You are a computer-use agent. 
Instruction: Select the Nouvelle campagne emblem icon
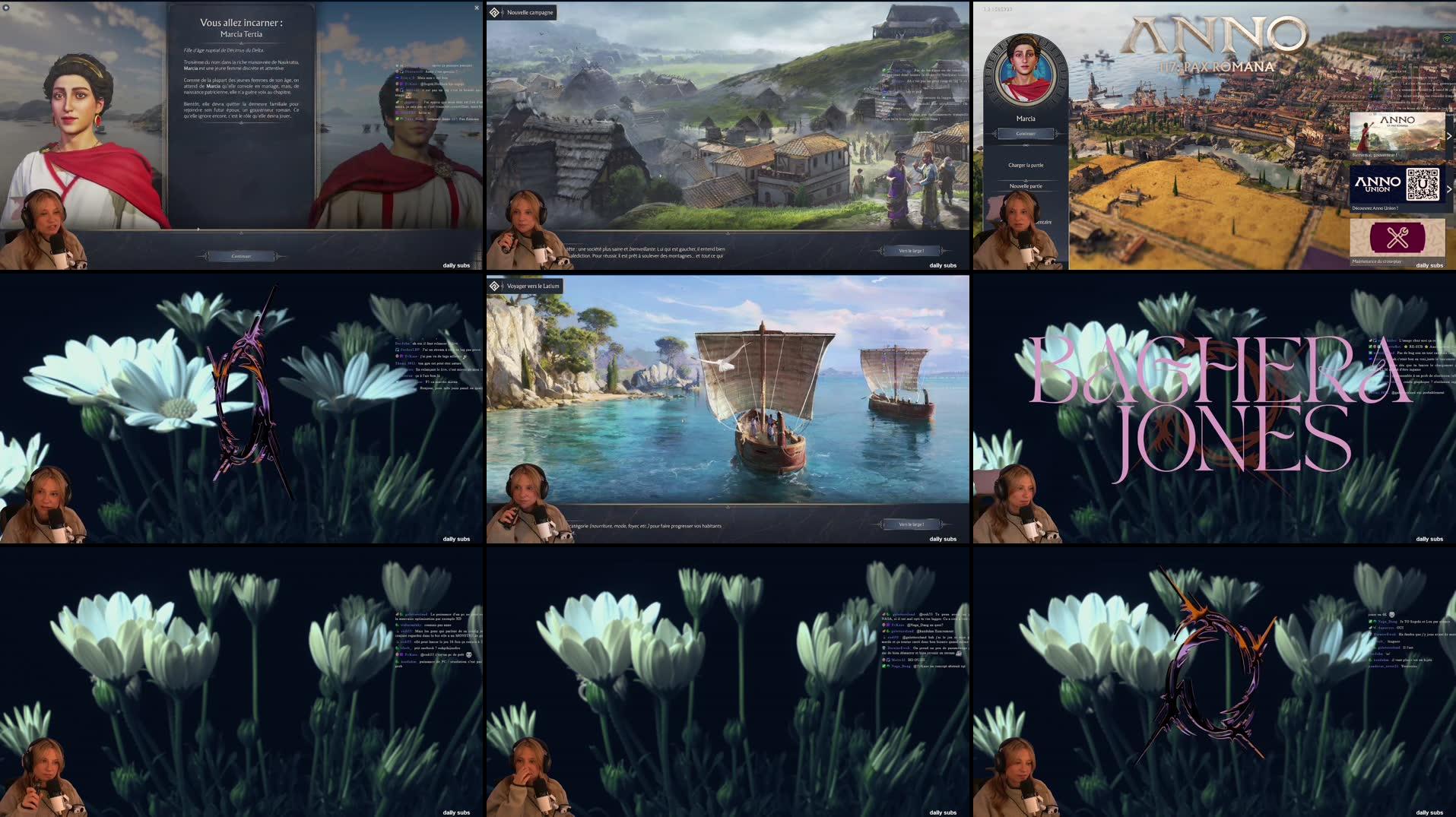(494, 12)
